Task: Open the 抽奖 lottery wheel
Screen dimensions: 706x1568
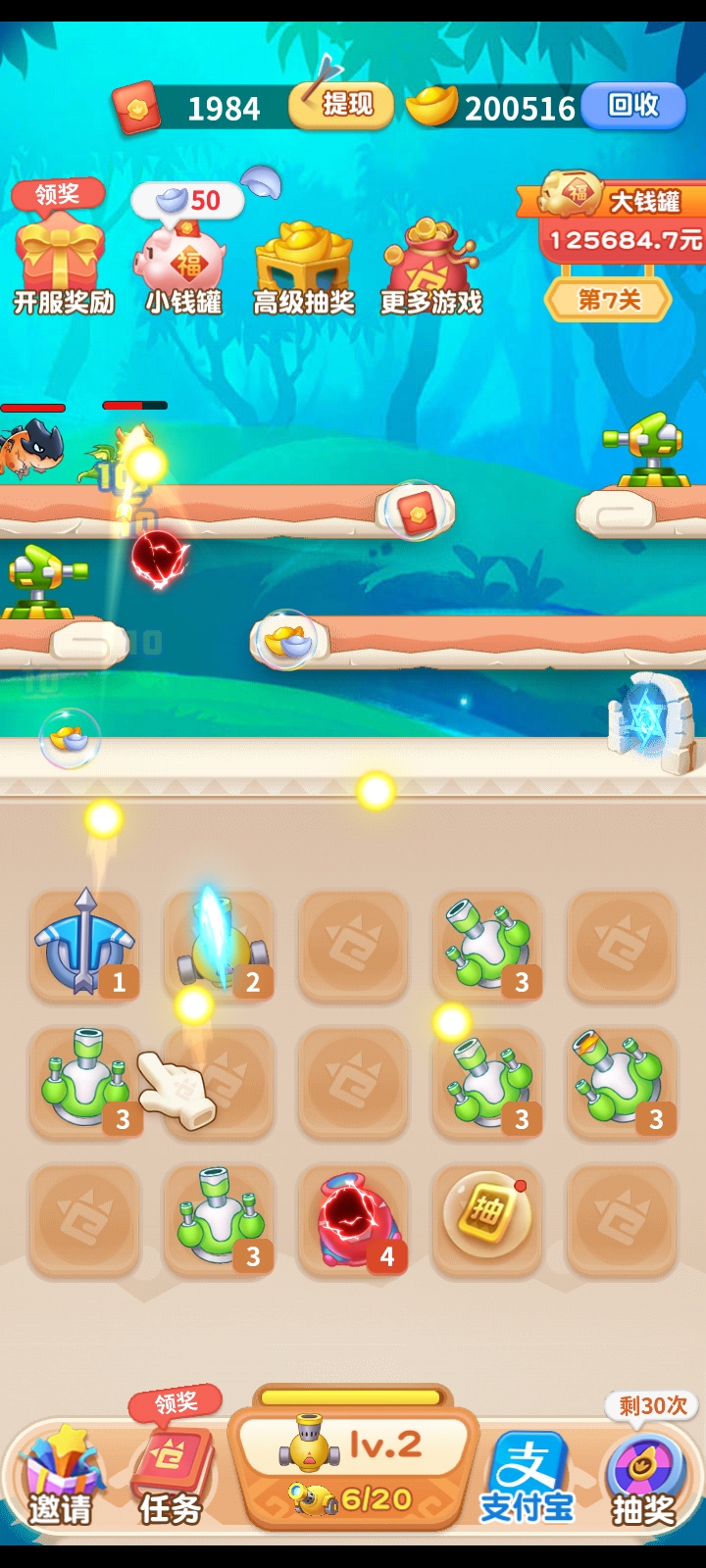Action: pyautogui.click(x=643, y=1475)
